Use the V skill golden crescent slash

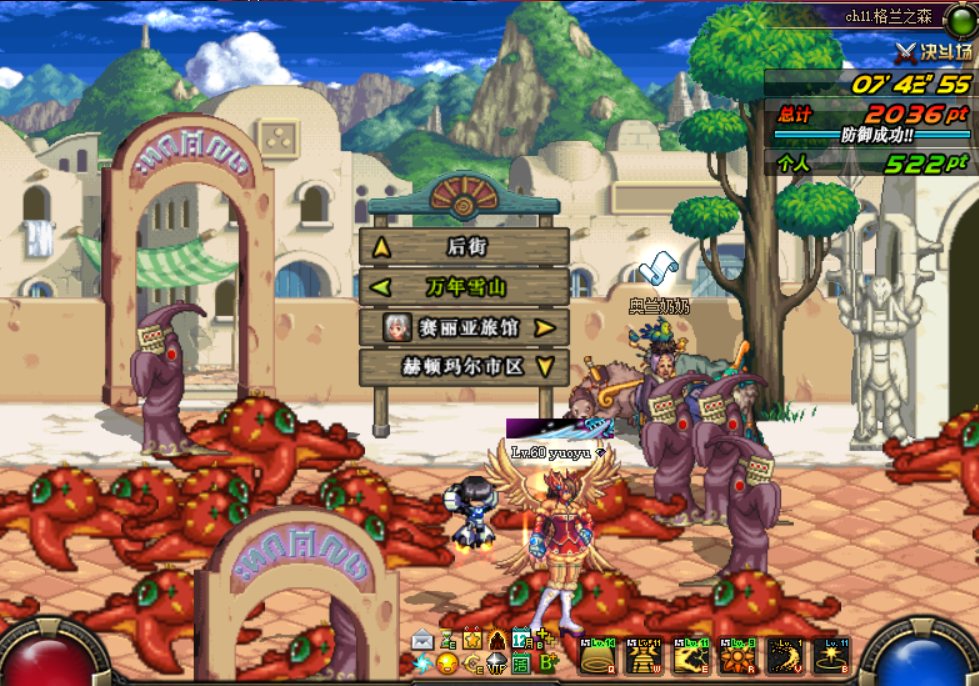click(785, 656)
